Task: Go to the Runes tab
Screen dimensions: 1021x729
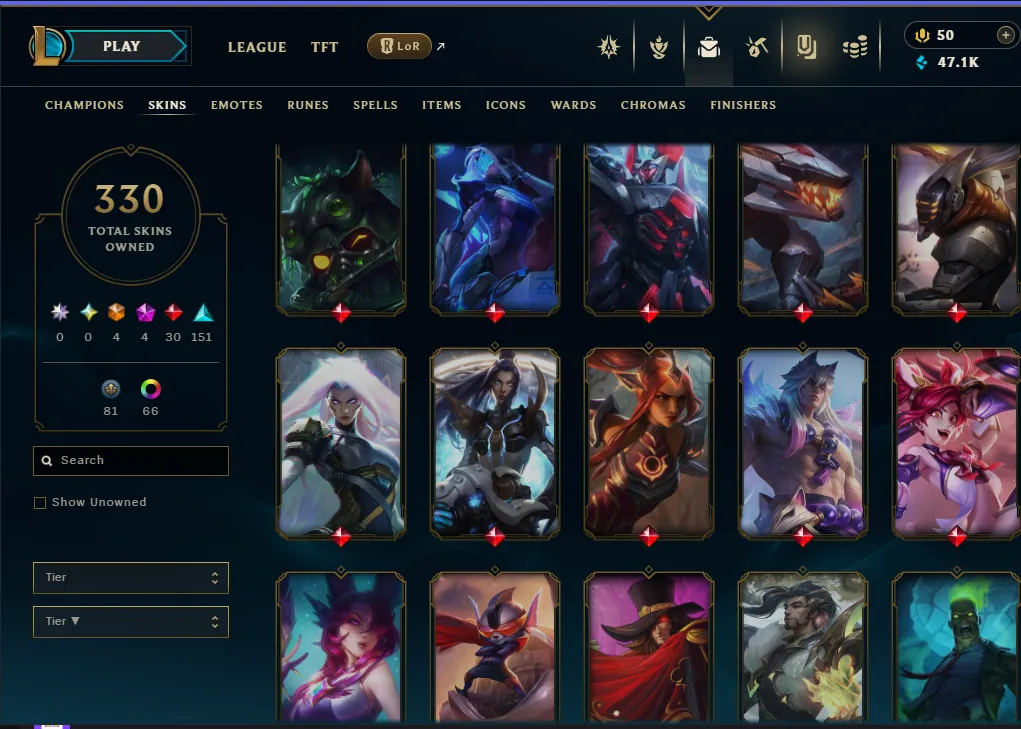Action: (x=308, y=105)
